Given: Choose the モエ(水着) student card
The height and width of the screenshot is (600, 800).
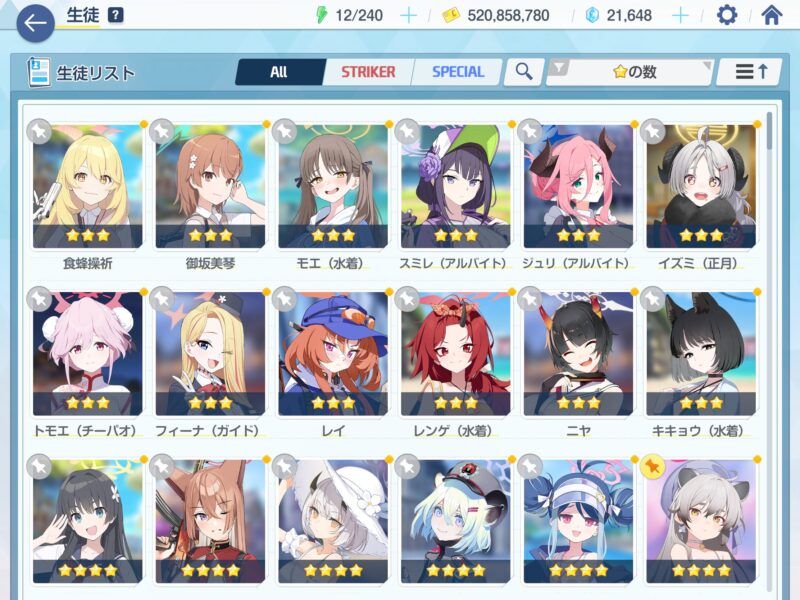Looking at the screenshot, I should tap(333, 187).
